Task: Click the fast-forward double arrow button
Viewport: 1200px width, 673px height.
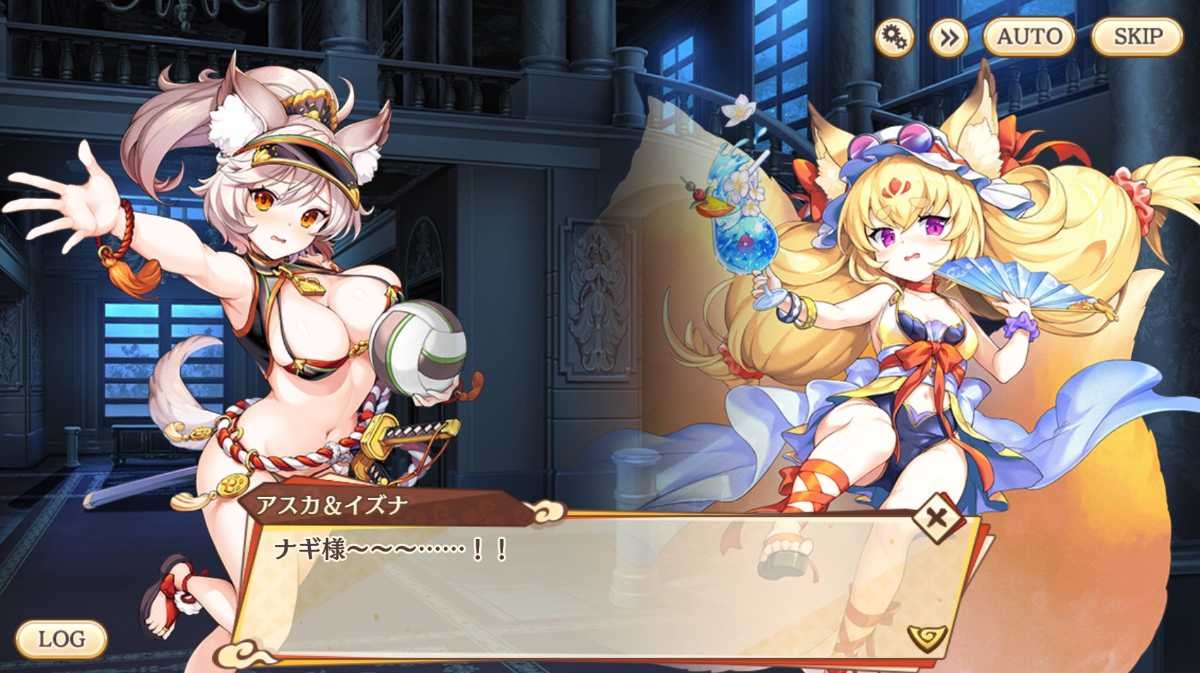Action: 948,37
